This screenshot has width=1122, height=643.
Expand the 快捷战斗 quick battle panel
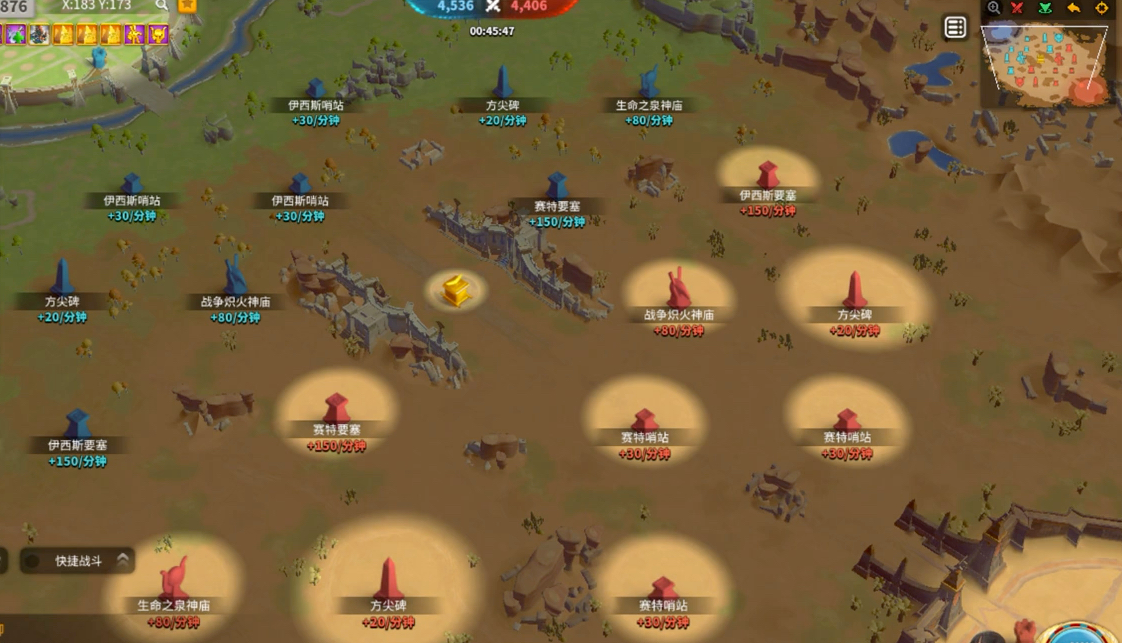(x=122, y=560)
